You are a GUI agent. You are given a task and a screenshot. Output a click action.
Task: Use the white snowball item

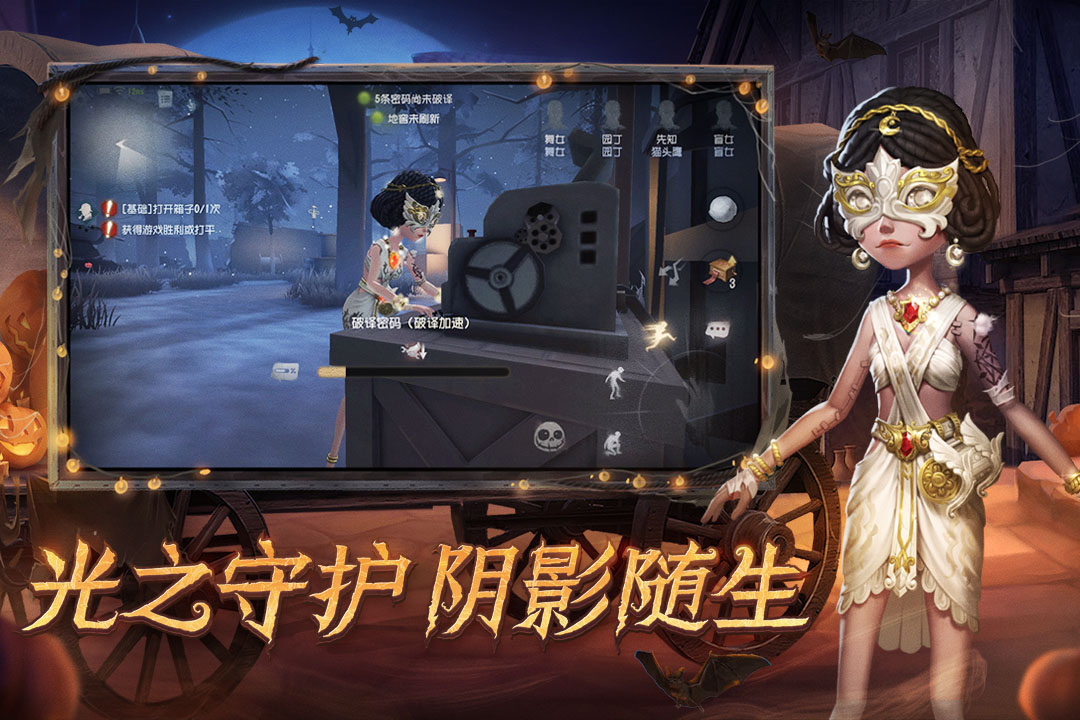(x=722, y=208)
